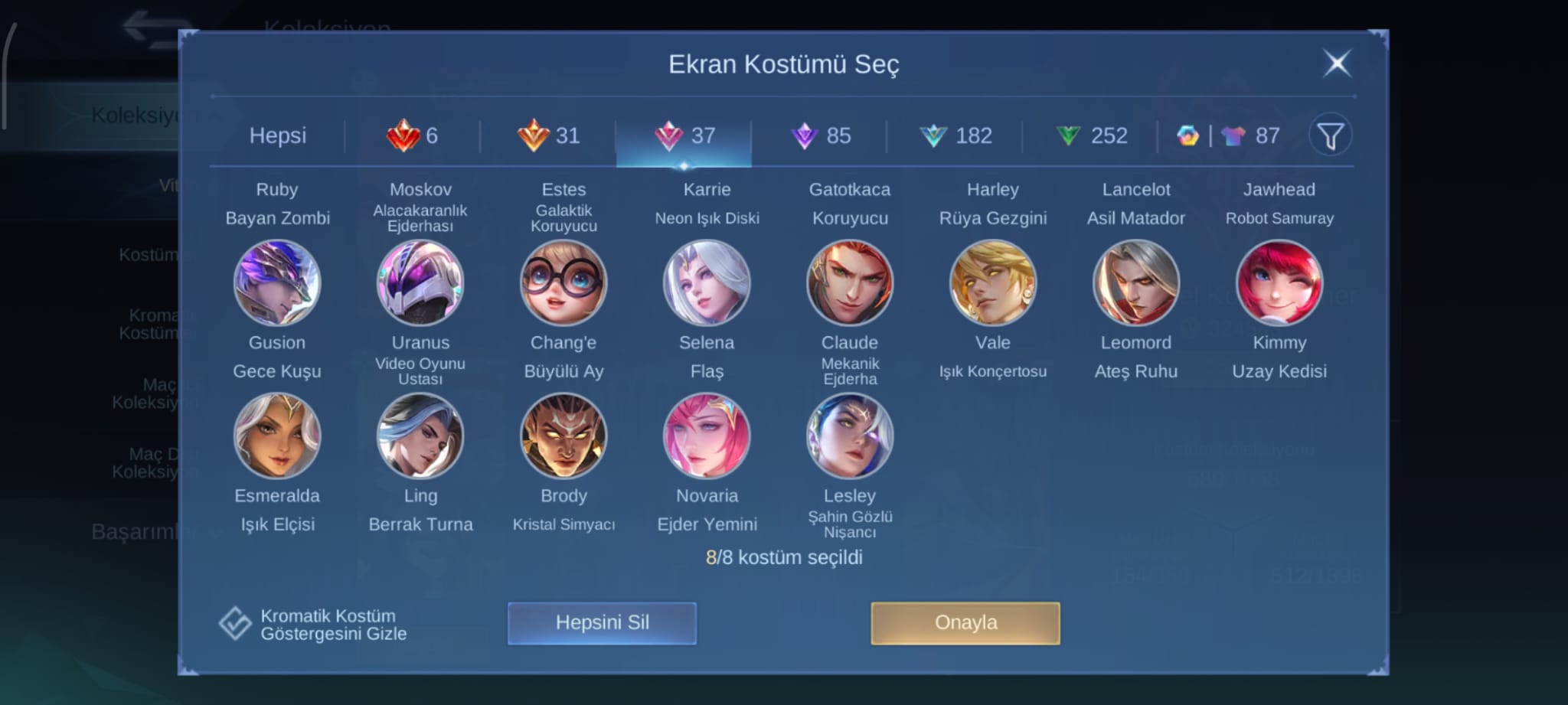The height and width of the screenshot is (705, 1568).
Task: Toggle Kromatik Kostüm Göstergesini Gizle checkbox
Action: point(235,623)
